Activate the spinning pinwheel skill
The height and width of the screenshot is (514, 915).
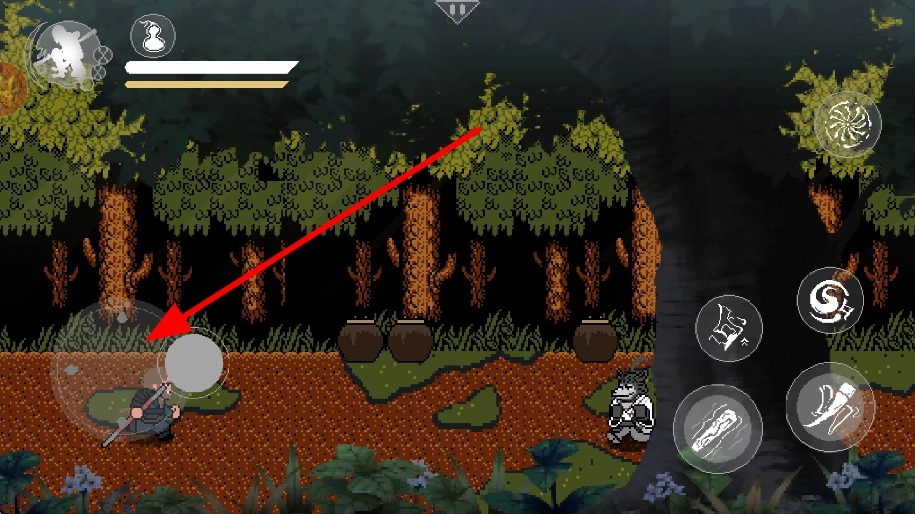pyautogui.click(x=847, y=124)
